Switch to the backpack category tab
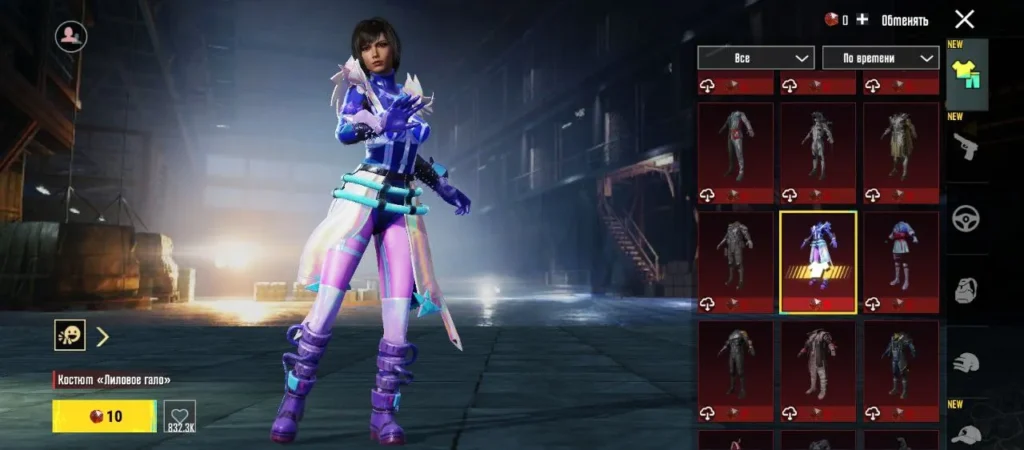The height and width of the screenshot is (450, 1024). coord(967,292)
